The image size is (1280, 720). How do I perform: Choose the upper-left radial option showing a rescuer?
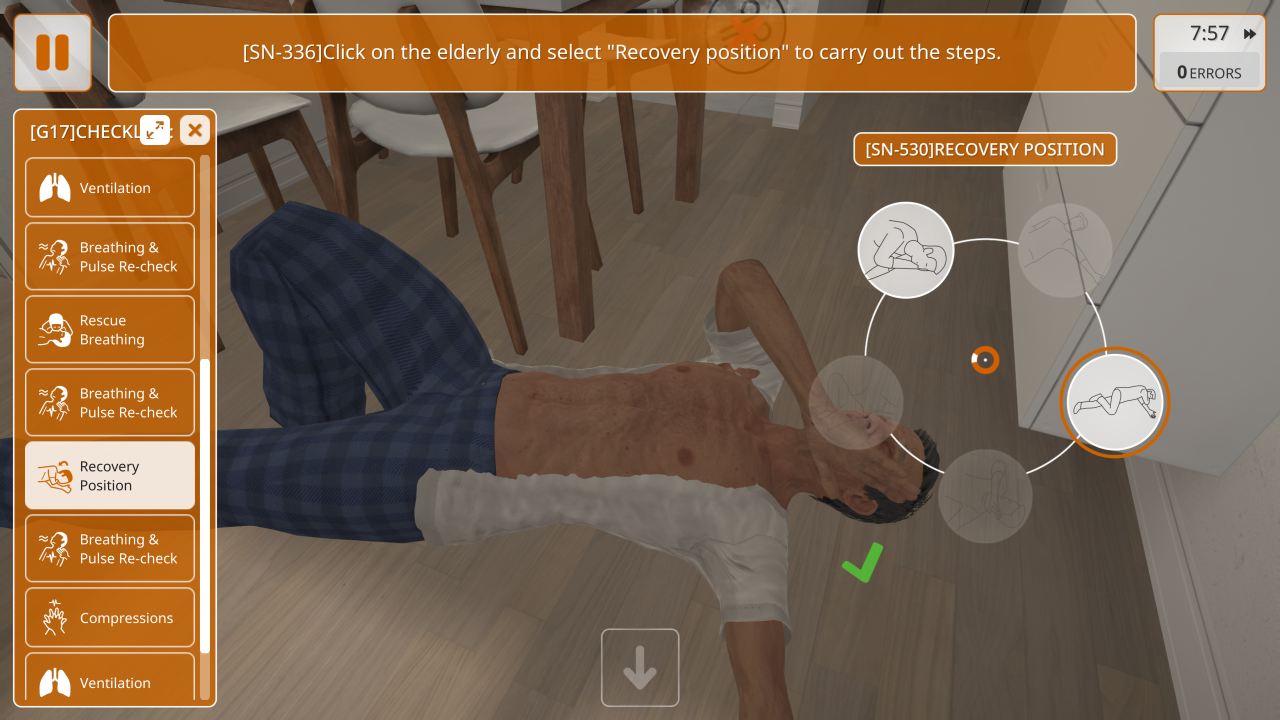906,250
